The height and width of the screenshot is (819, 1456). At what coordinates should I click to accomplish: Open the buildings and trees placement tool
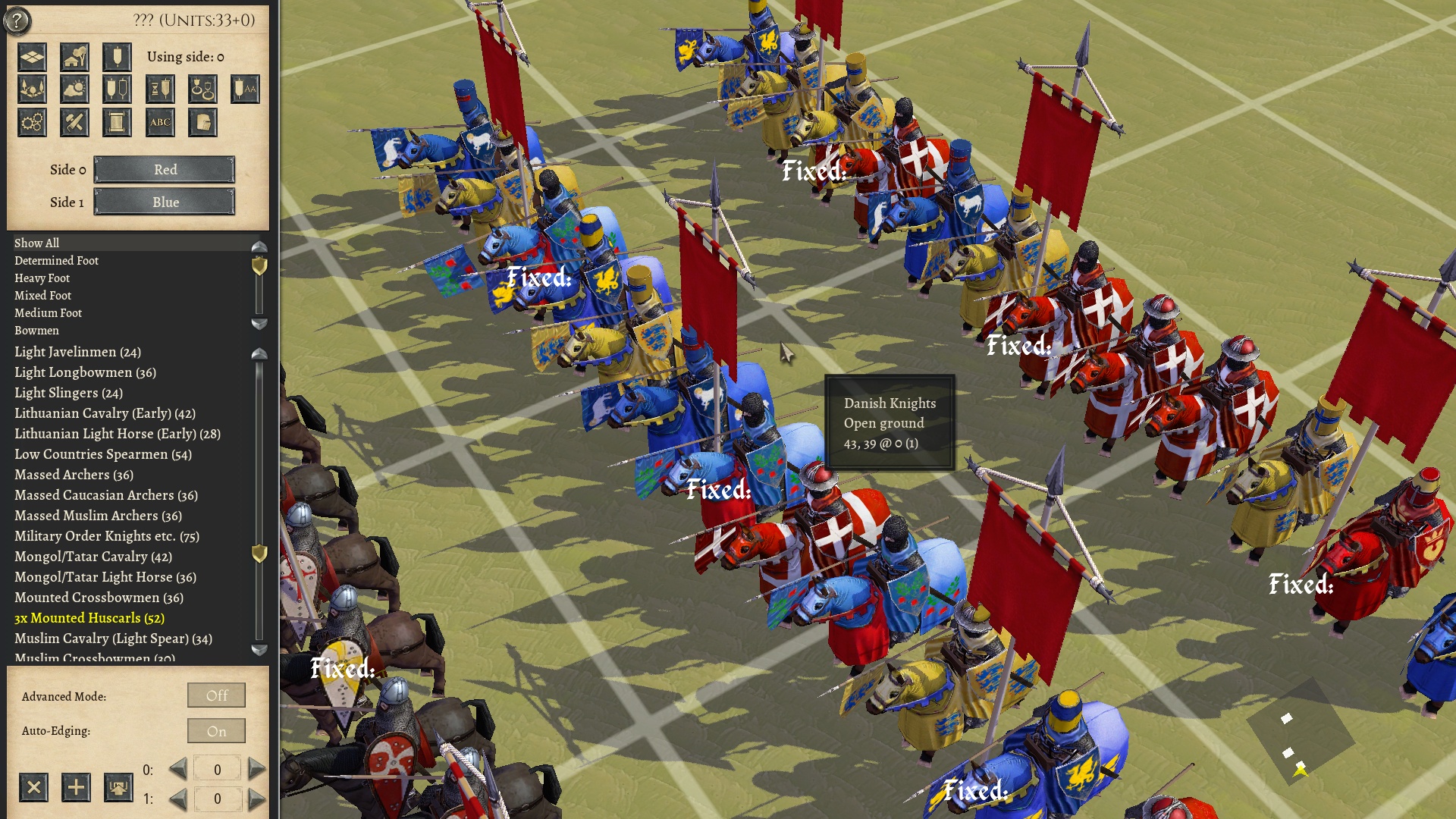point(74,57)
